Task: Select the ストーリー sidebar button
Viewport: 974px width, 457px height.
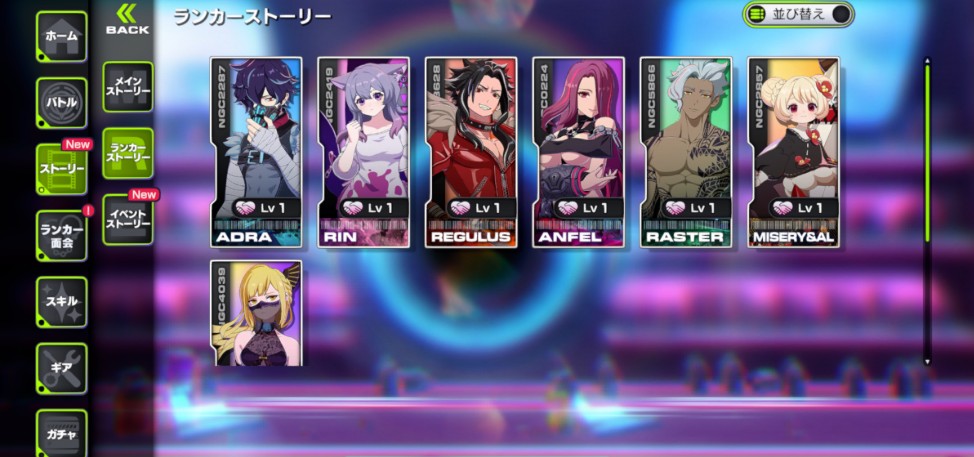Action: click(62, 169)
